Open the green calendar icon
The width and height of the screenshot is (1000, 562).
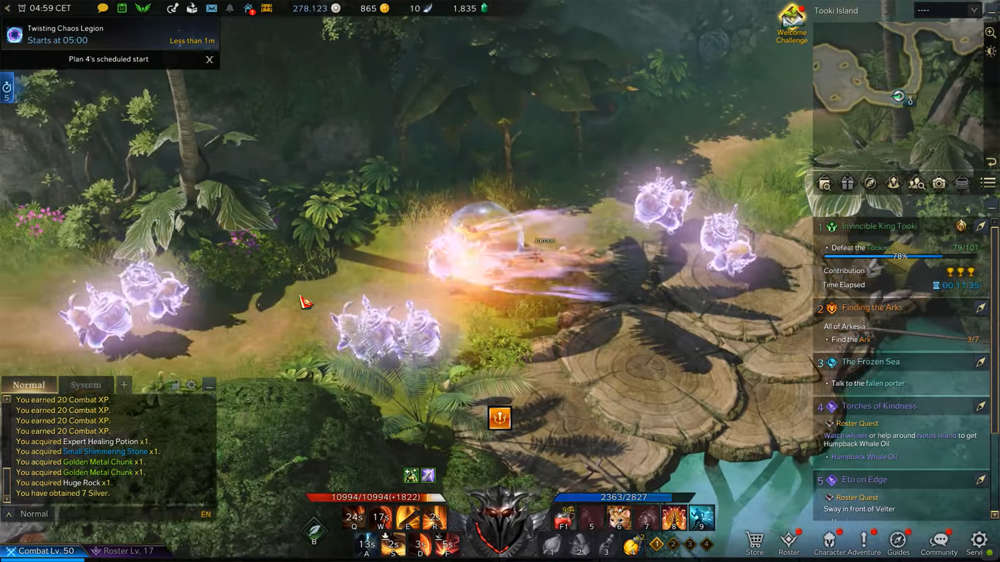click(x=122, y=8)
